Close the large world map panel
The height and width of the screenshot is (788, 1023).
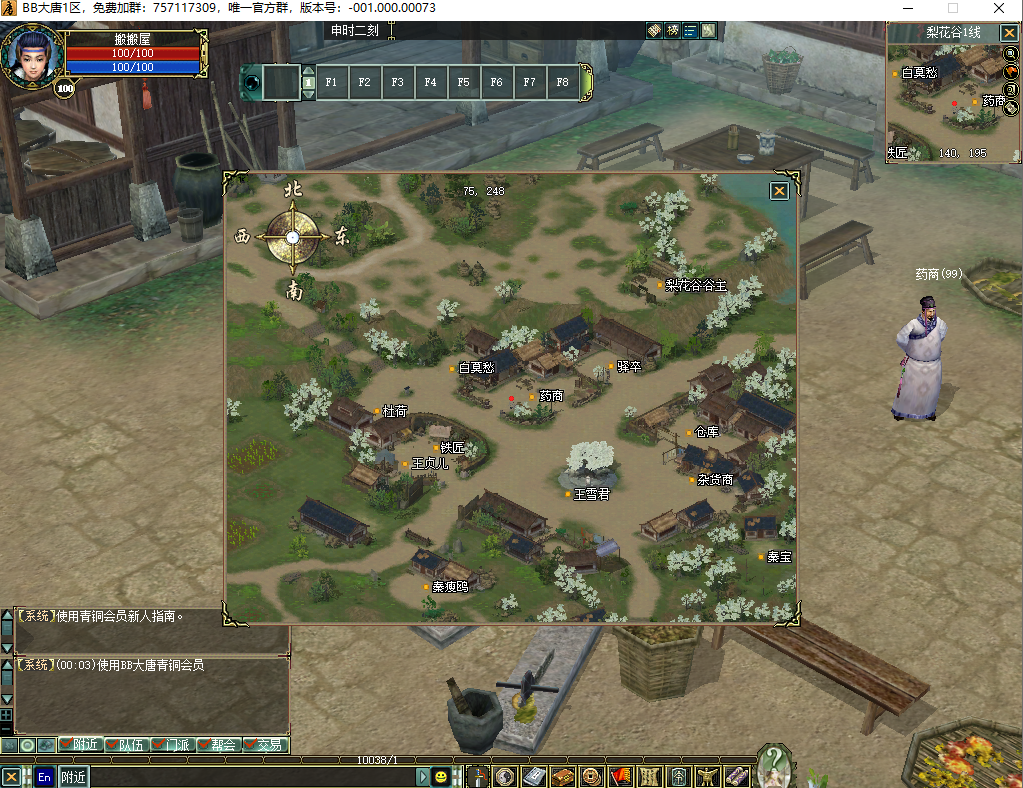[x=779, y=190]
